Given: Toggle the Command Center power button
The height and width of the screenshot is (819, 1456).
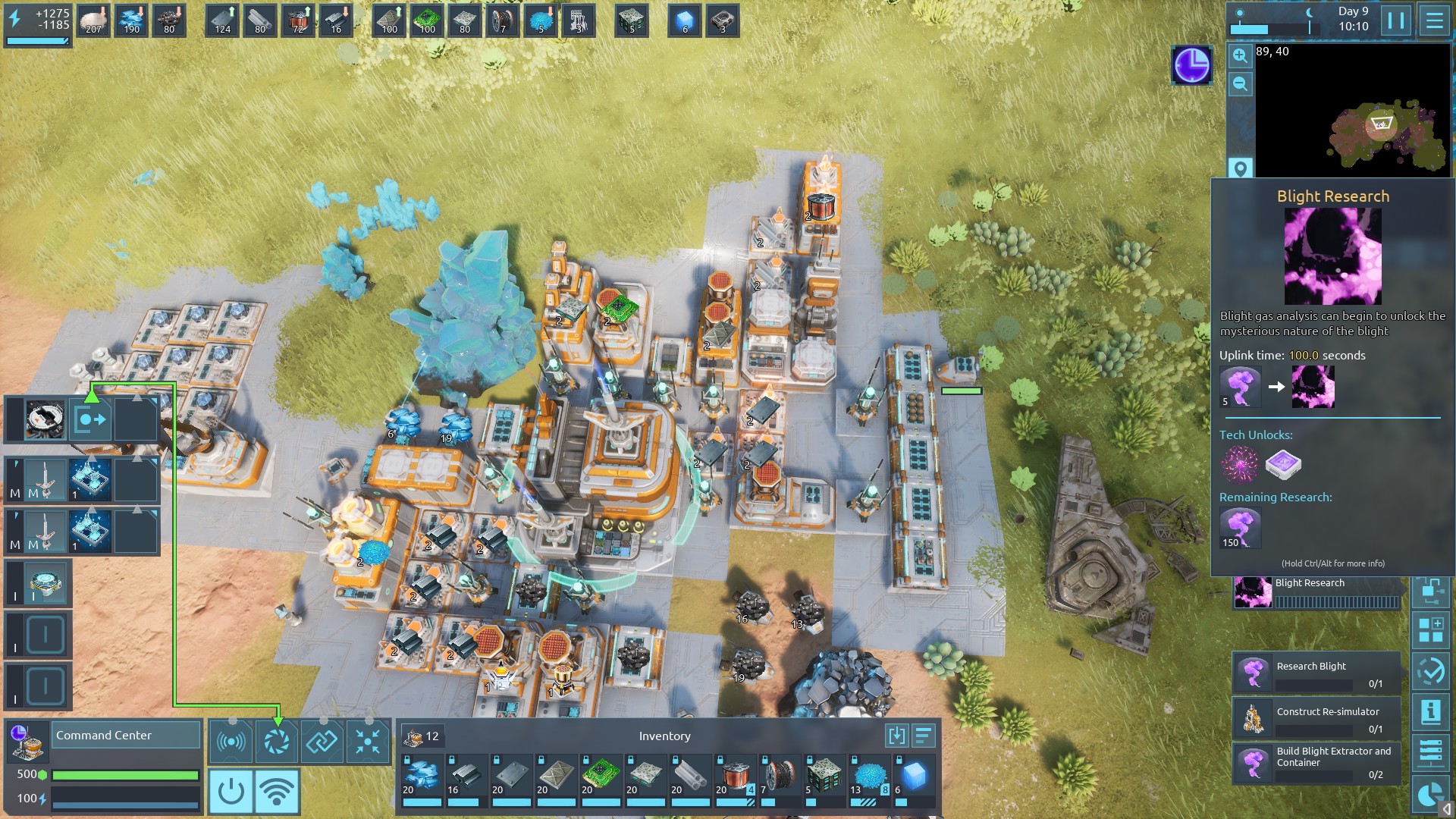Looking at the screenshot, I should [x=231, y=792].
